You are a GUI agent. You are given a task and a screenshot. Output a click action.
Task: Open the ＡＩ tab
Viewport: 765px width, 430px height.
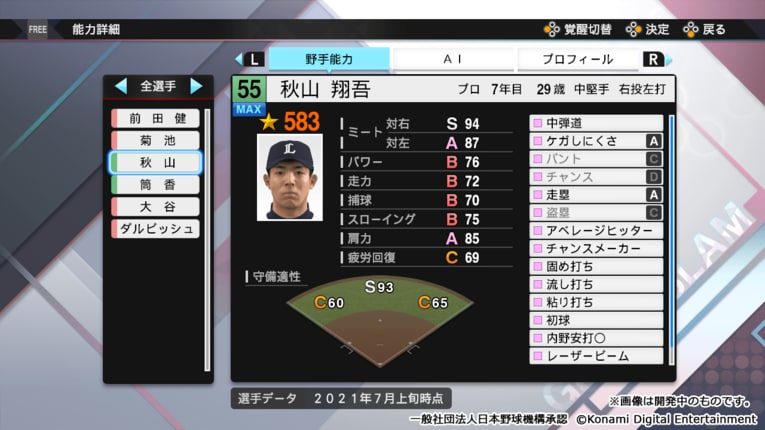(x=452, y=60)
